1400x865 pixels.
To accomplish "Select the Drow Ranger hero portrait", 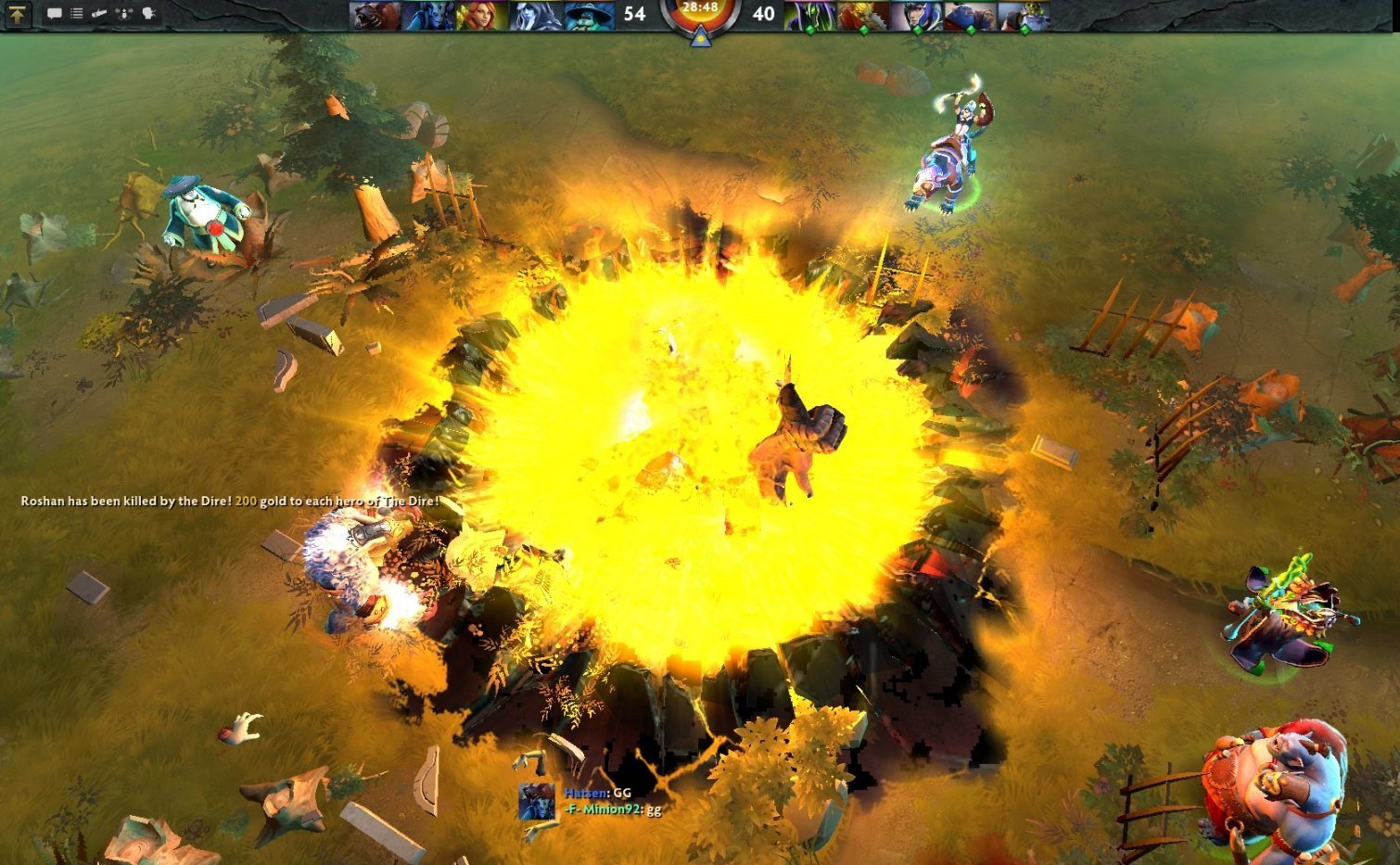I will tap(536, 15).
